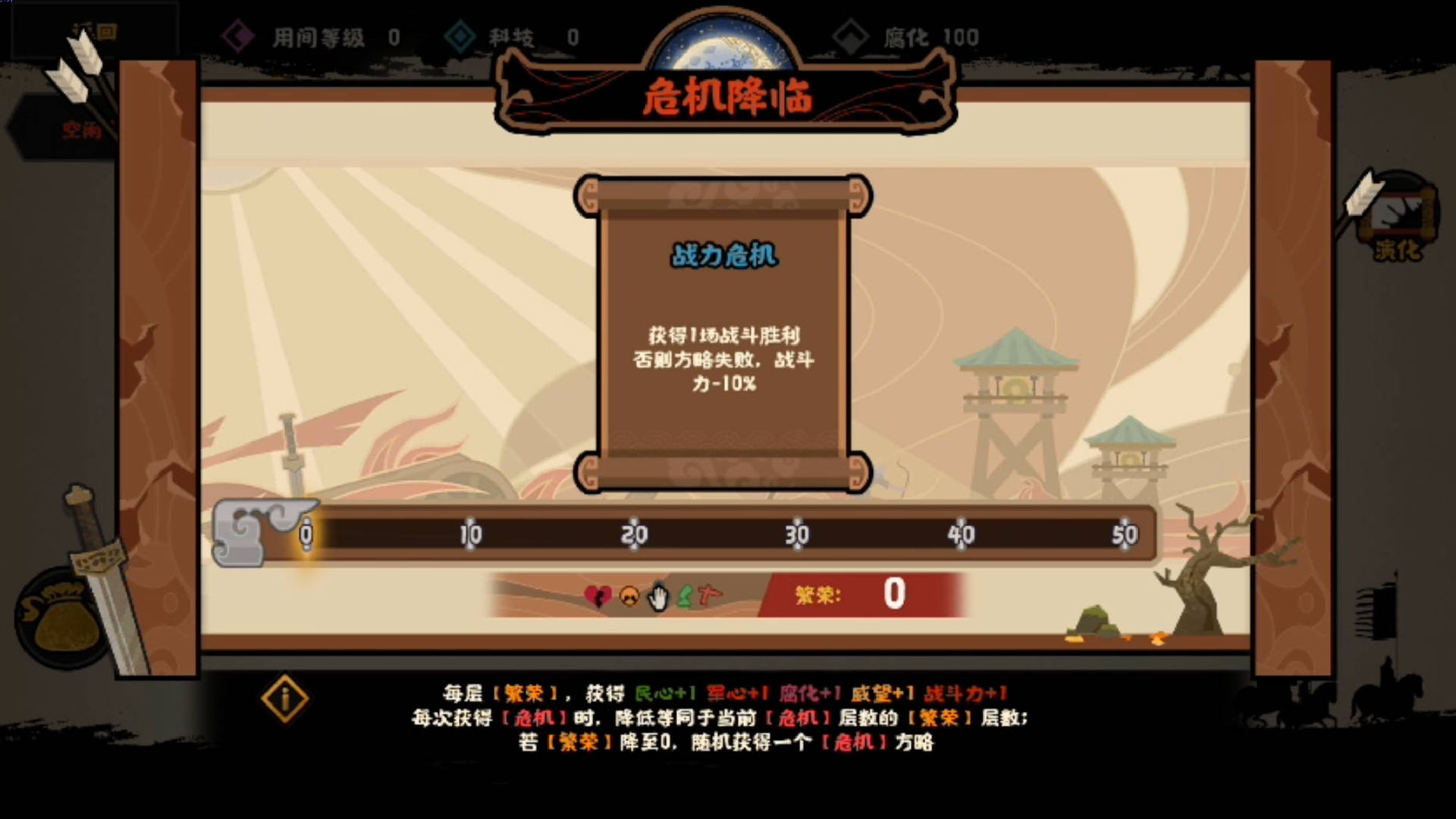This screenshot has width=1456, height=819.
Task: Click the broken heart status icon
Action: point(599,597)
